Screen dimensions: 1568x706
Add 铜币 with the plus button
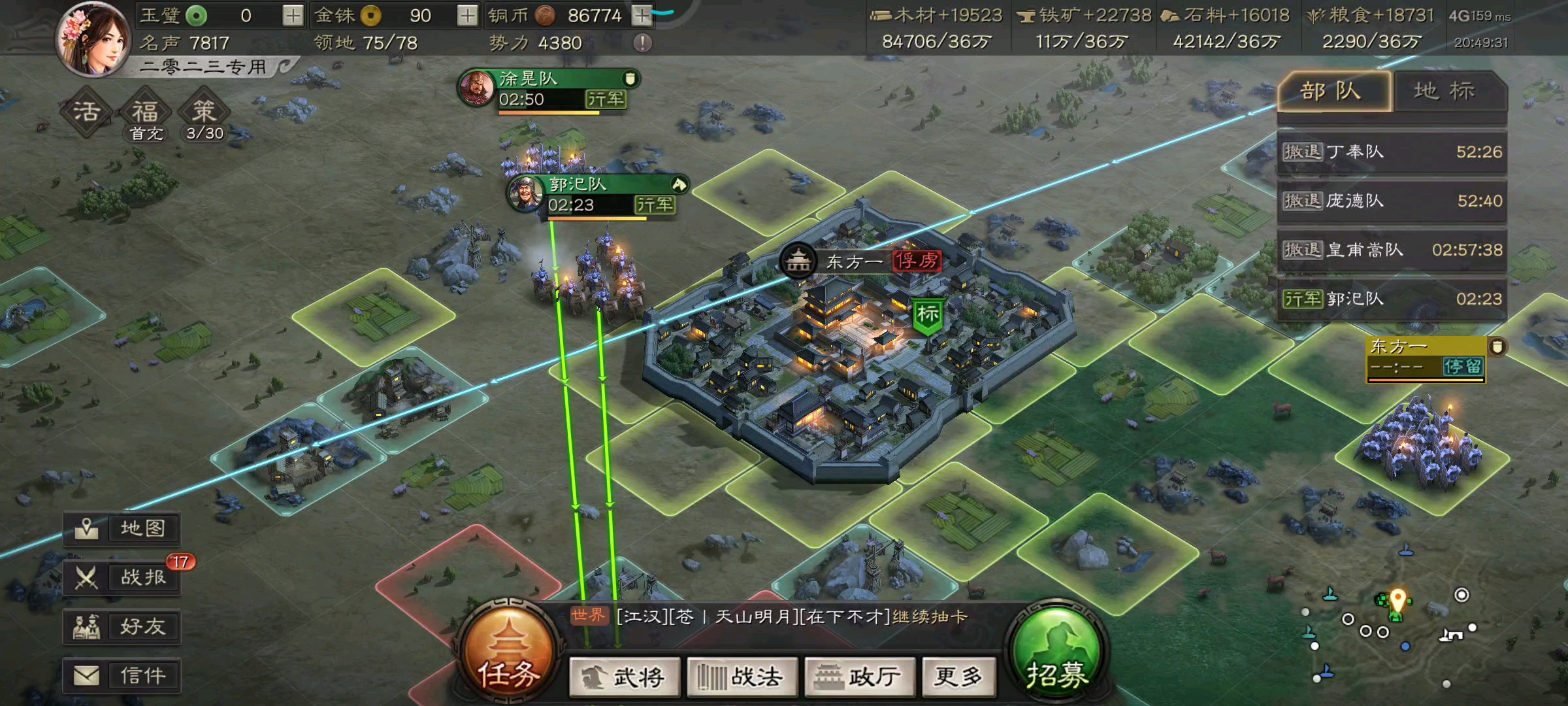click(x=641, y=14)
